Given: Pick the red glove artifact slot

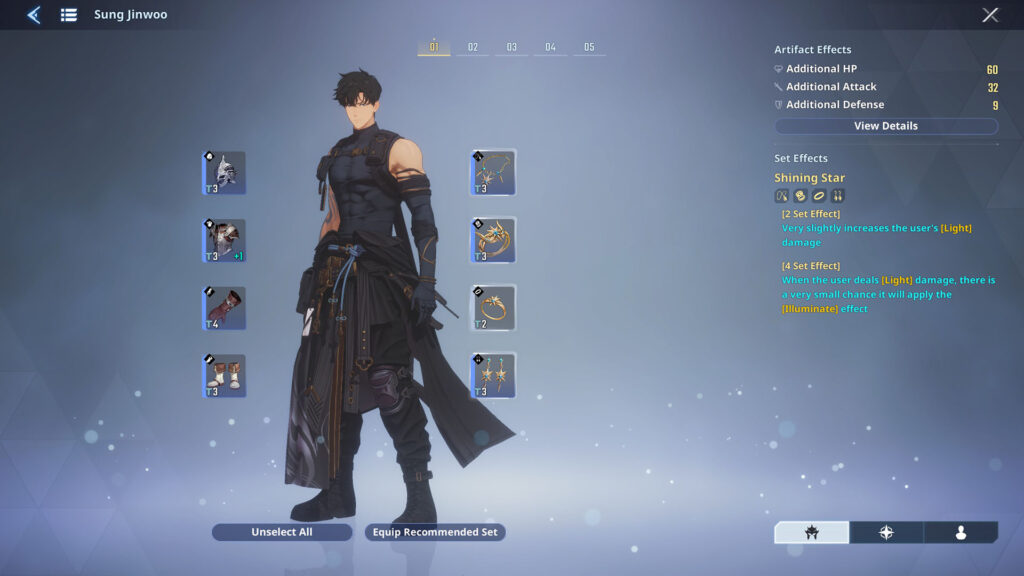Looking at the screenshot, I should [x=224, y=309].
